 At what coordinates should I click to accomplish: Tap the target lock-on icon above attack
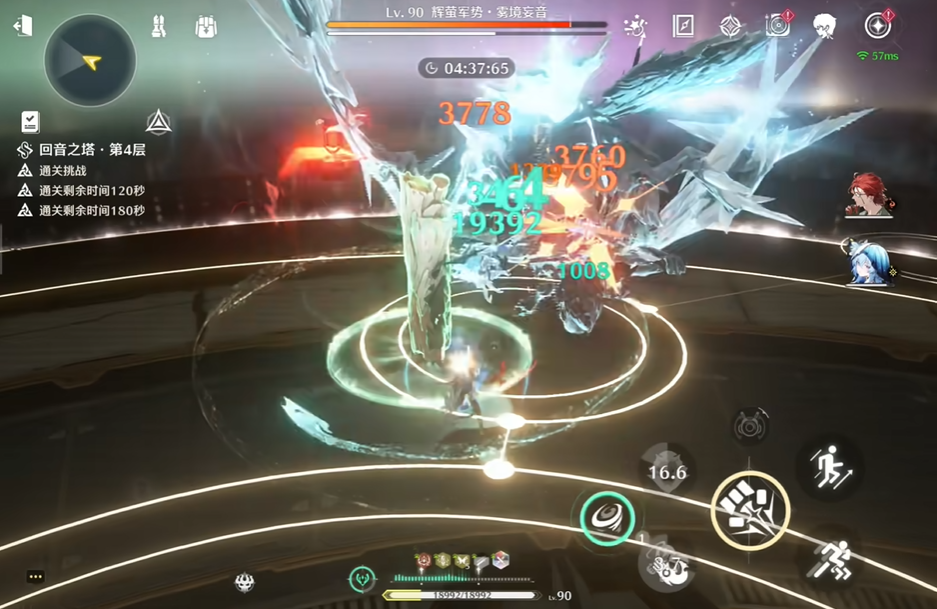point(748,424)
